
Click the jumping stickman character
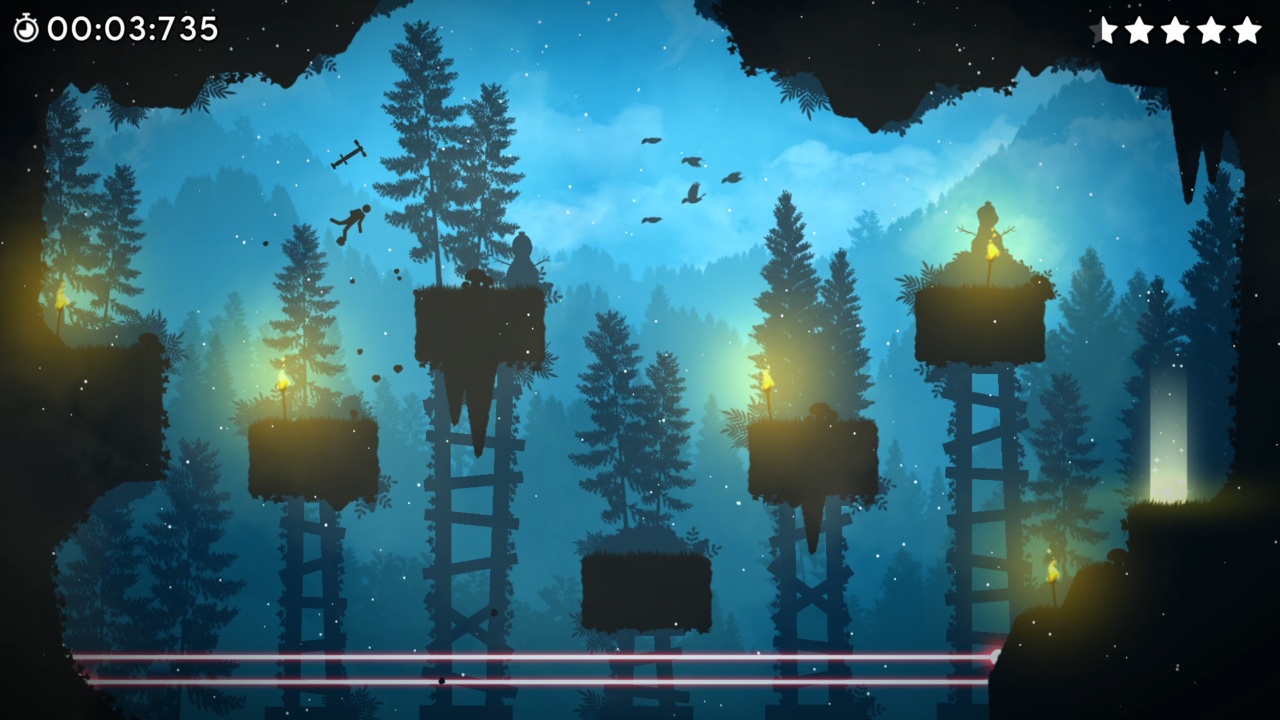pos(352,220)
